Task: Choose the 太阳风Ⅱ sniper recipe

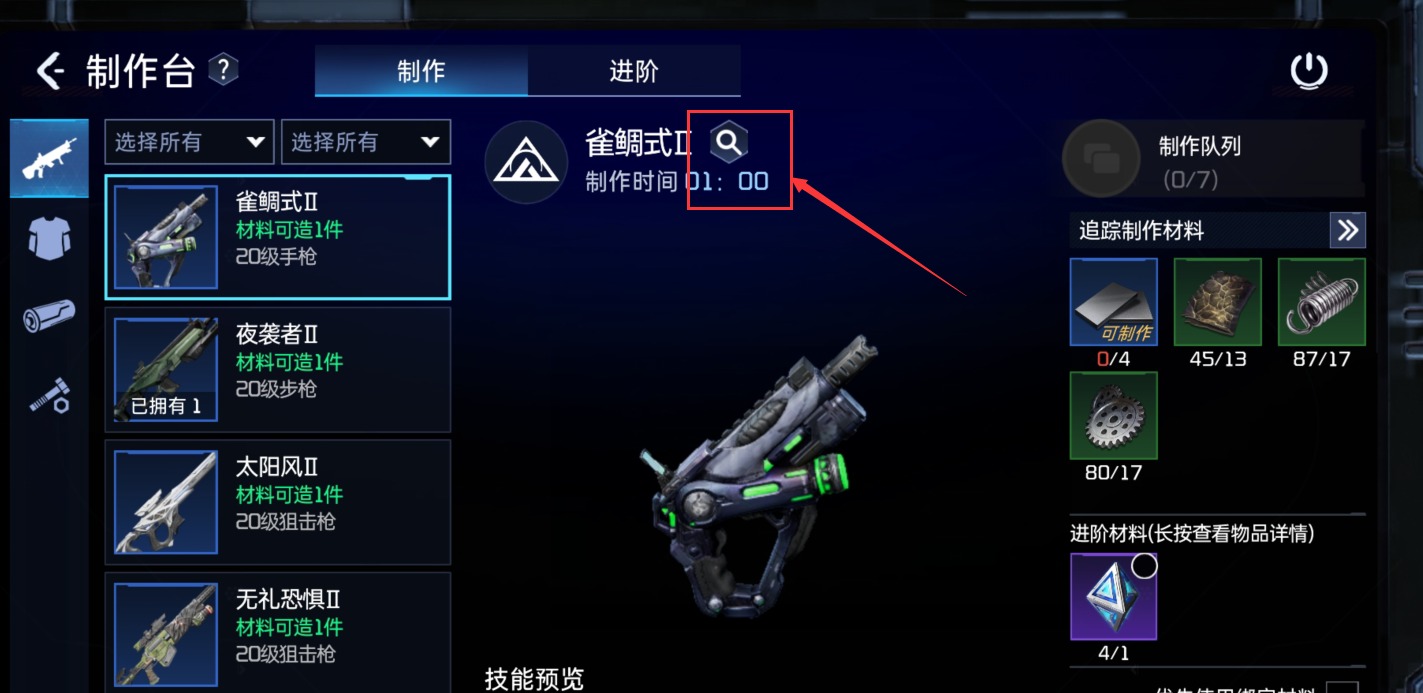Action: point(277,502)
